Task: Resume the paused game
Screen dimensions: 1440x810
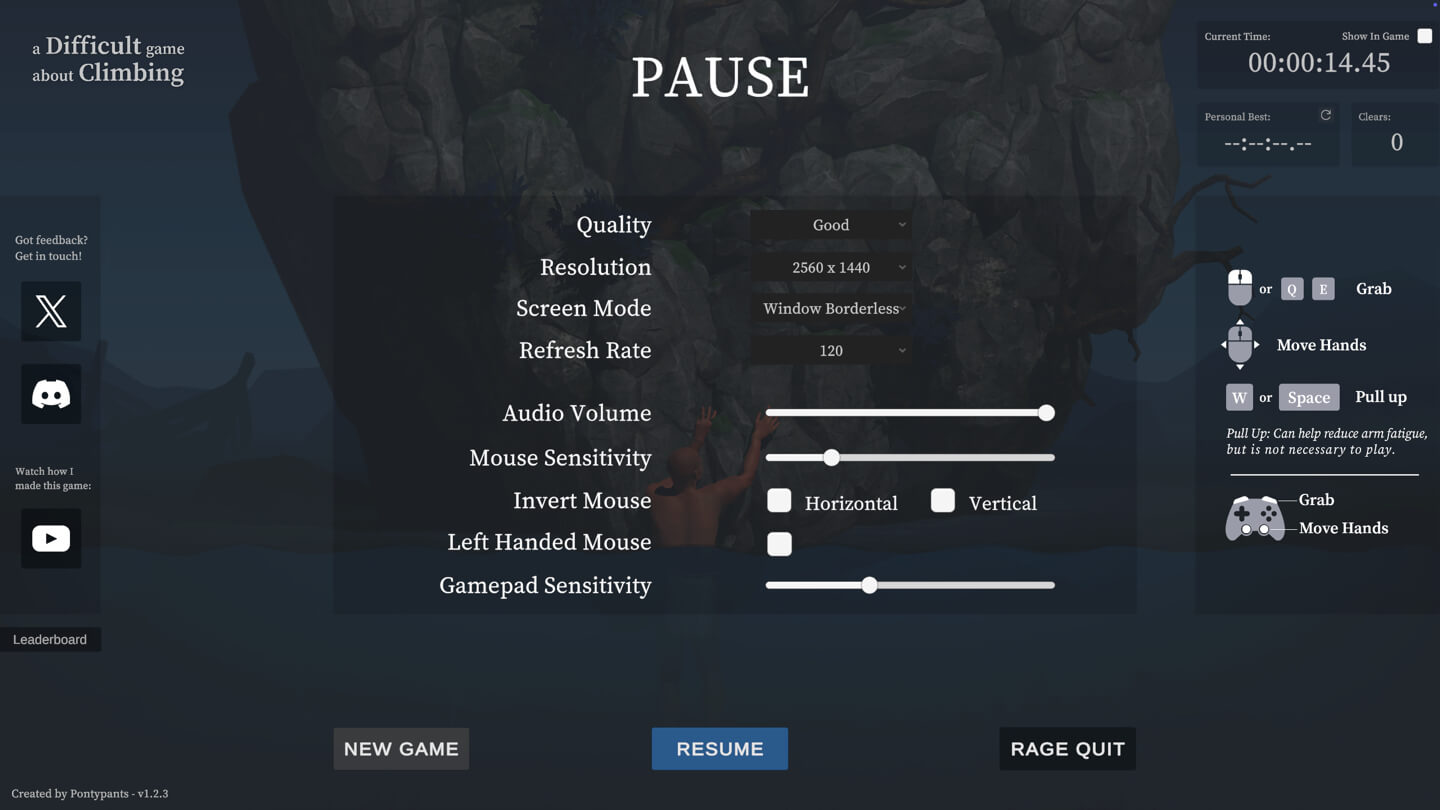Action: [x=719, y=748]
